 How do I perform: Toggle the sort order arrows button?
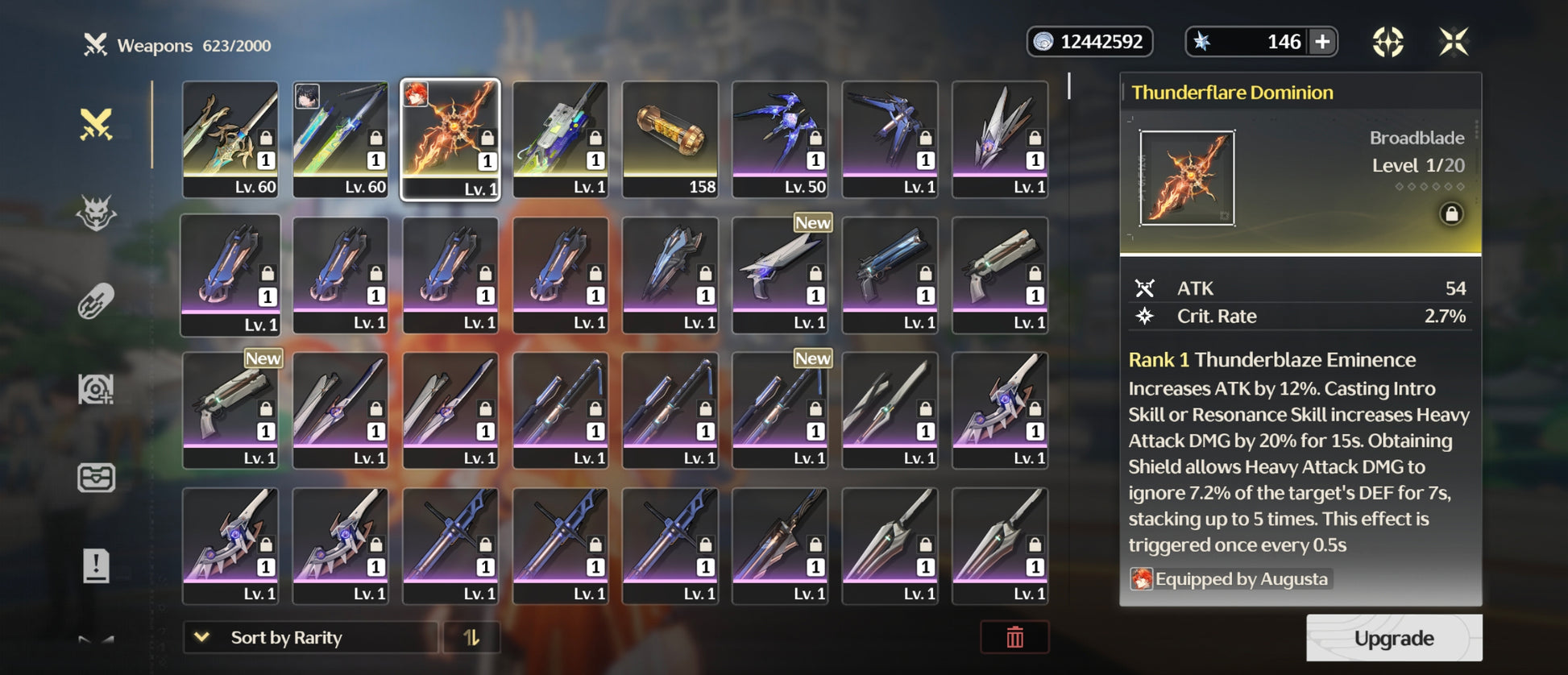[x=471, y=637]
